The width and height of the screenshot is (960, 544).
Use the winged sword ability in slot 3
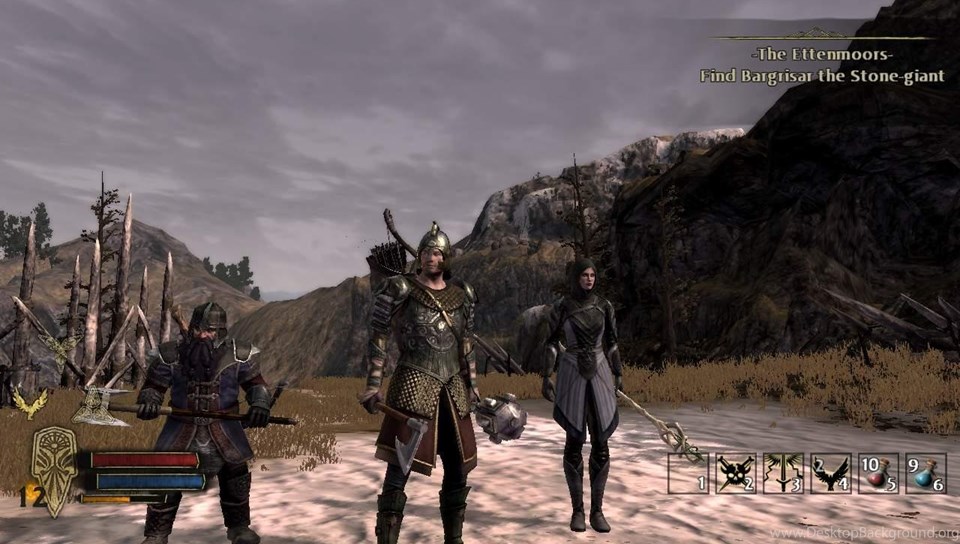click(x=782, y=473)
